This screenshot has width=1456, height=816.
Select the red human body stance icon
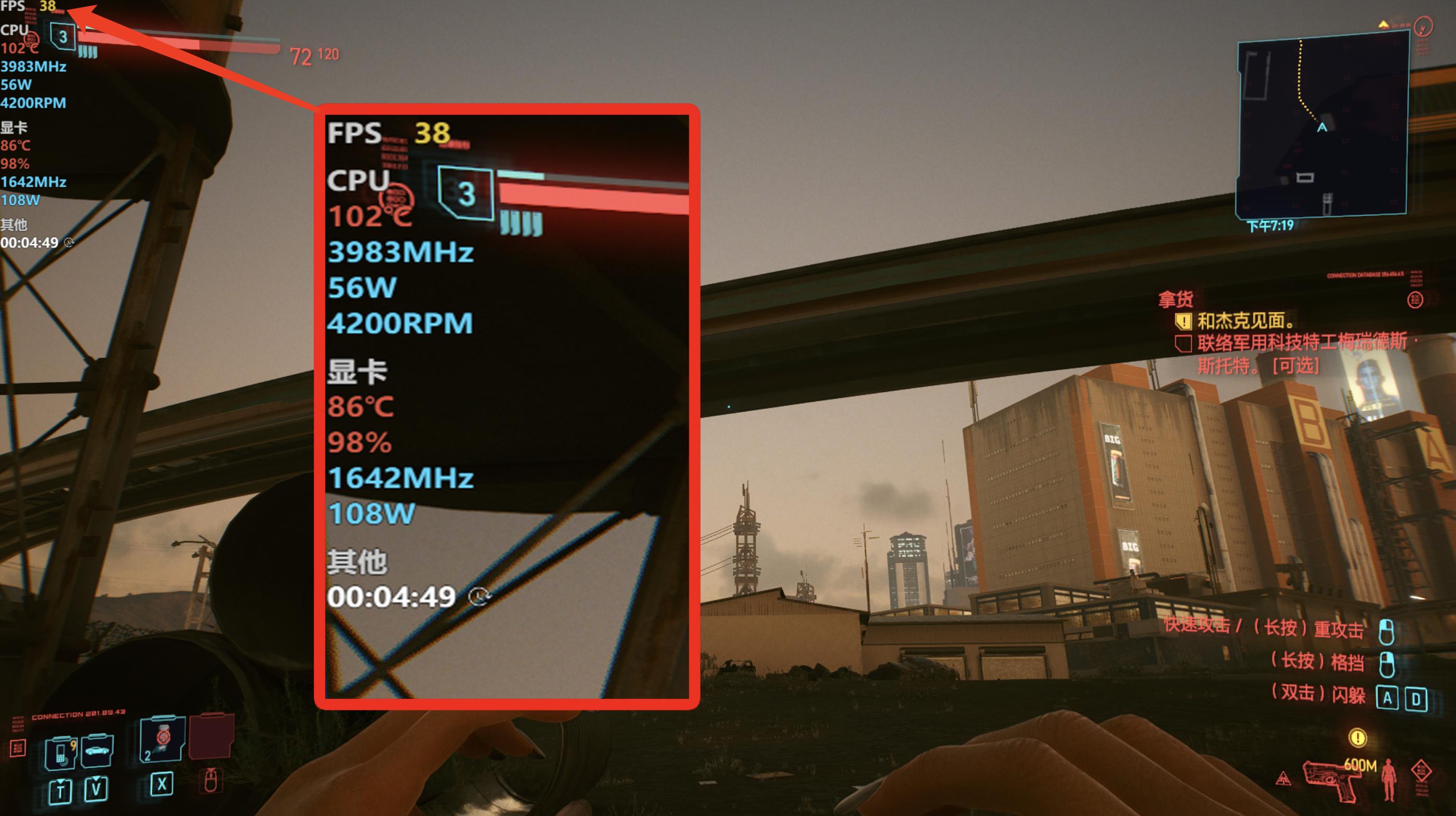point(1388,779)
